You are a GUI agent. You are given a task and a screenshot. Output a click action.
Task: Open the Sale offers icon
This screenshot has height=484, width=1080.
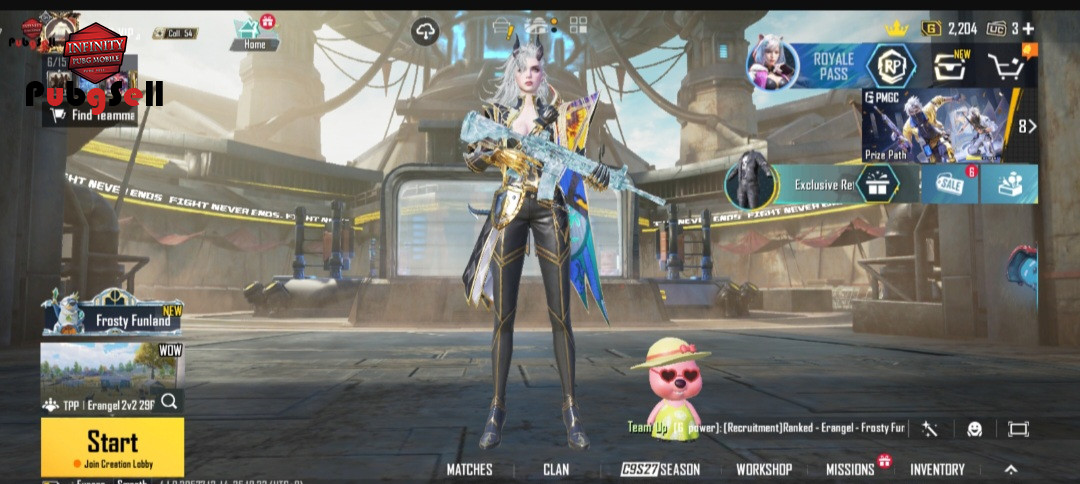(x=949, y=184)
